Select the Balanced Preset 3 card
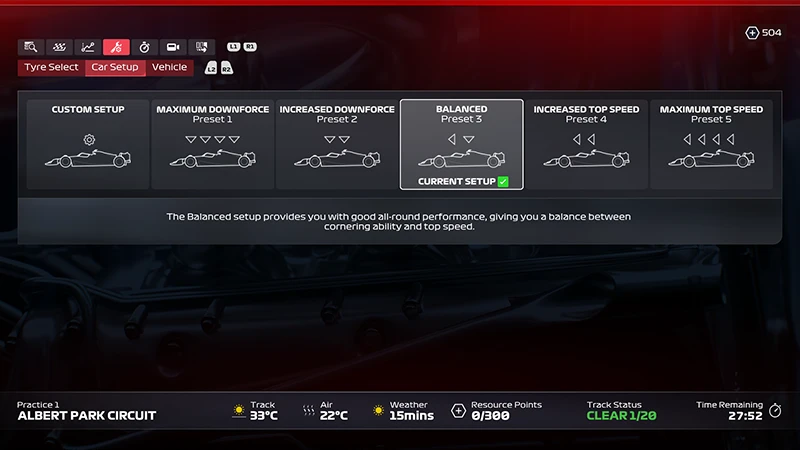800x450 pixels. [x=461, y=144]
